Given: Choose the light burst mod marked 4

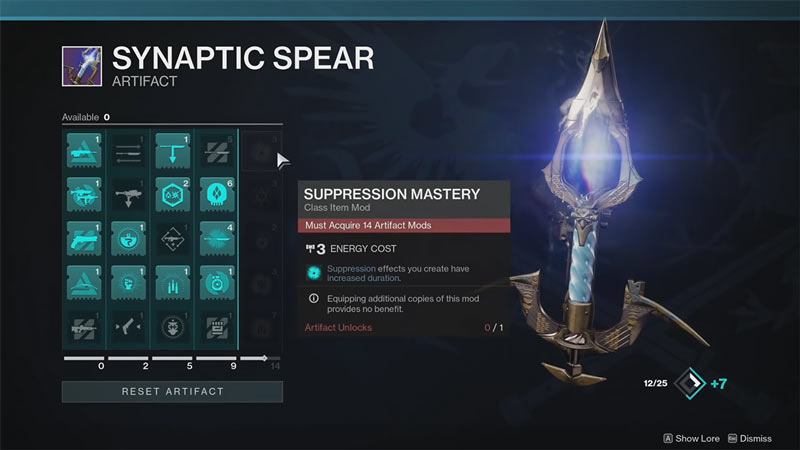Looking at the screenshot, I should [x=216, y=238].
